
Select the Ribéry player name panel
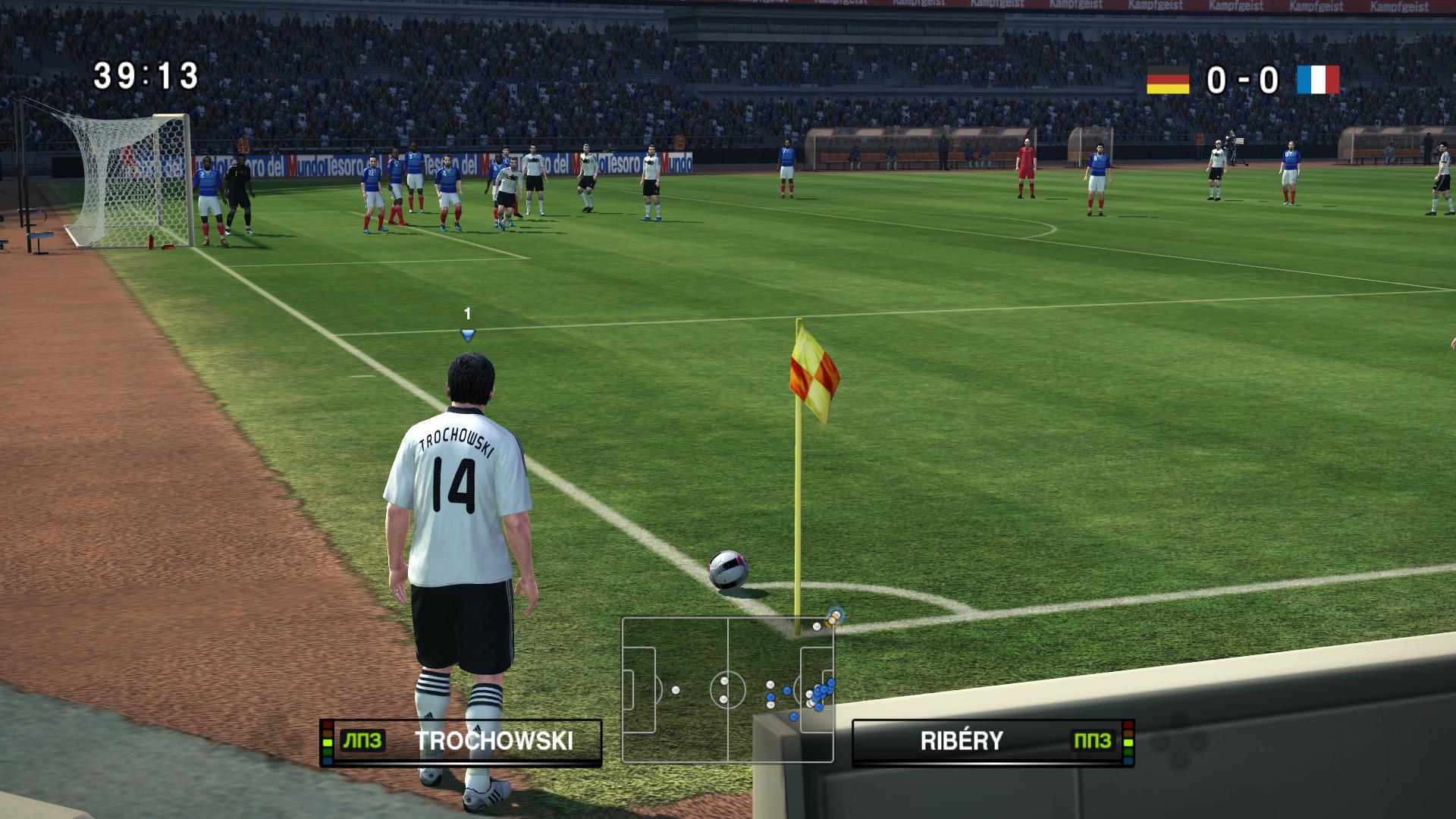993,742
